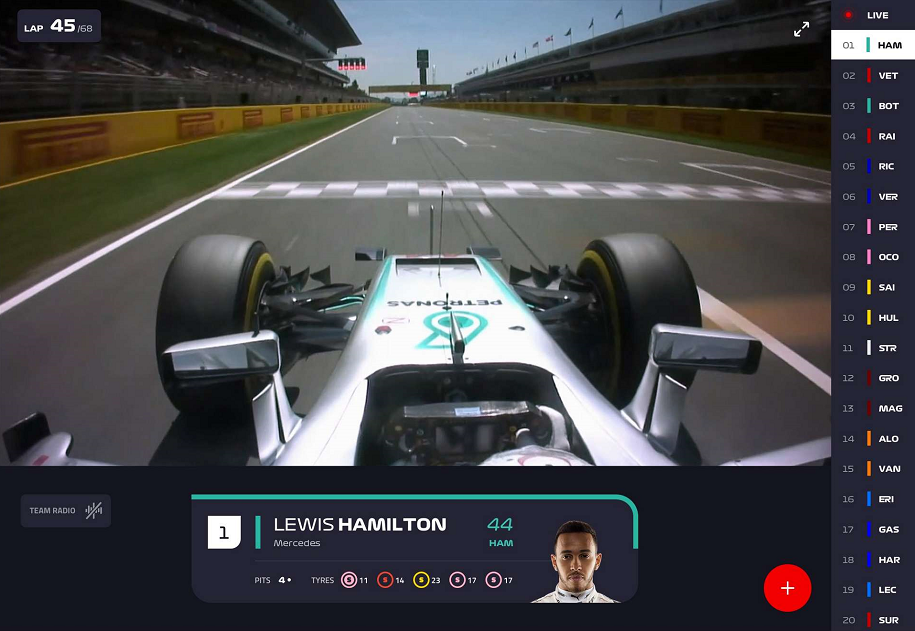Switch to the LIVE feed

tap(872, 15)
